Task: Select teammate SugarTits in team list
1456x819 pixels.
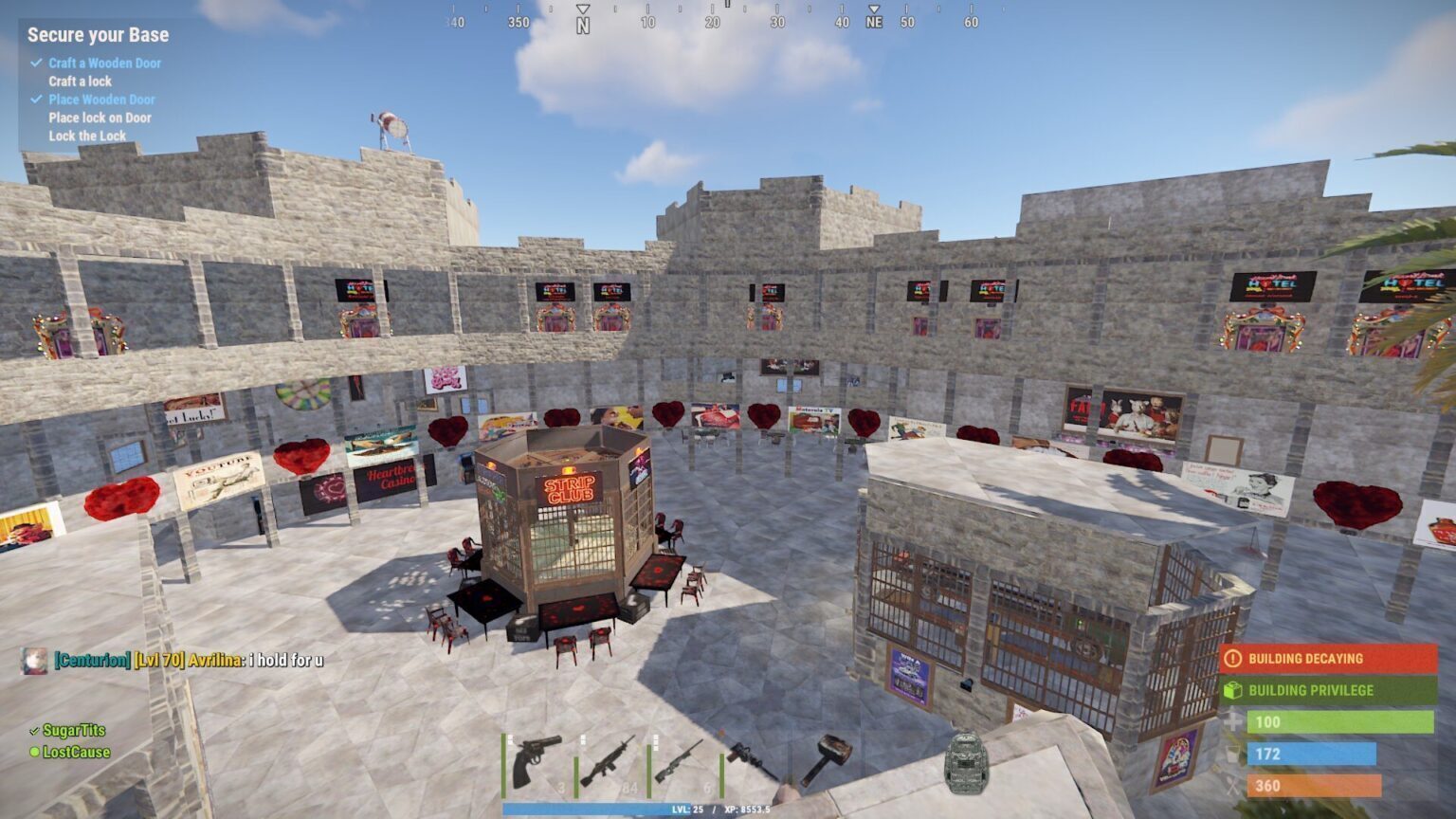Action: click(x=74, y=730)
